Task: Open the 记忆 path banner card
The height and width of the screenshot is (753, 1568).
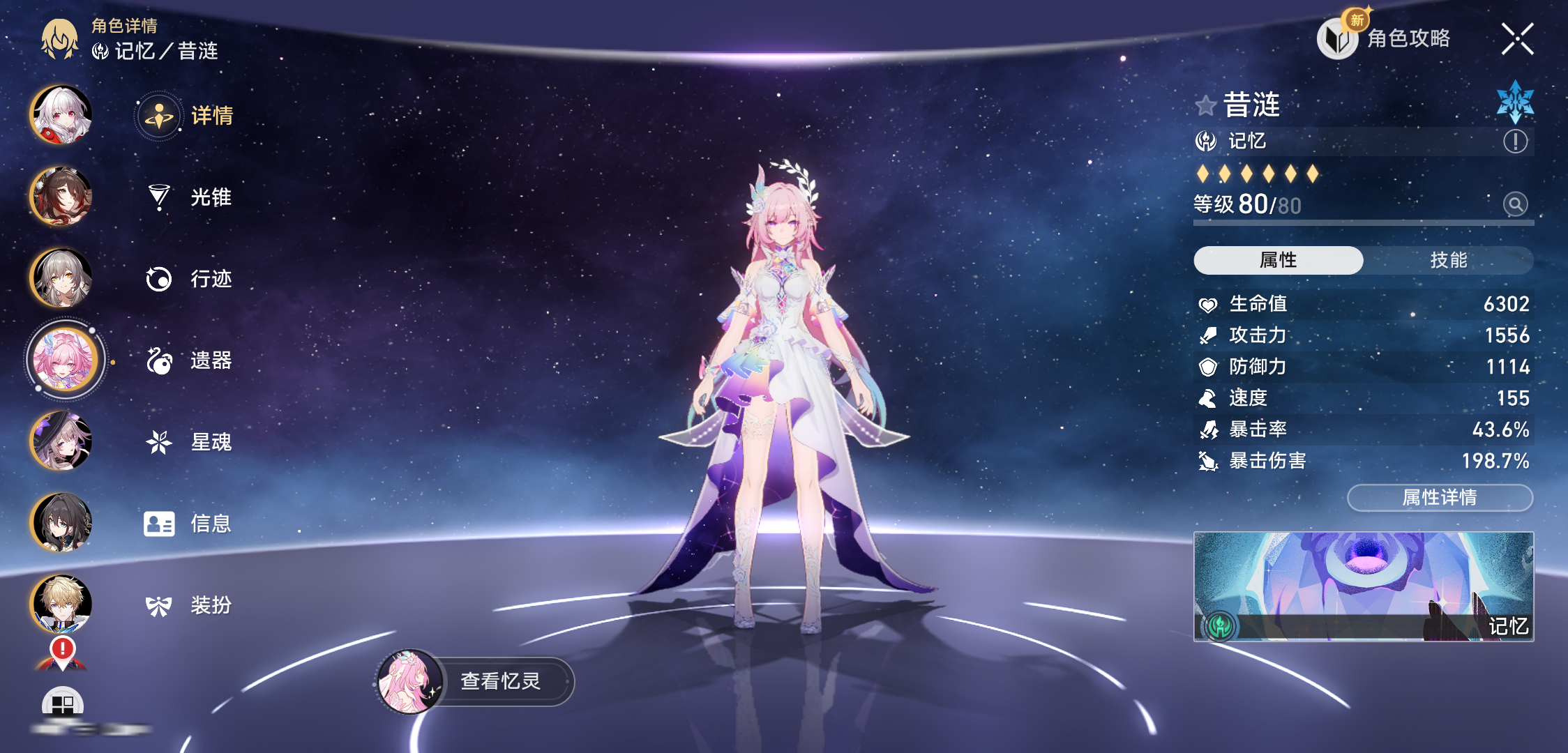Action: coord(1364,586)
